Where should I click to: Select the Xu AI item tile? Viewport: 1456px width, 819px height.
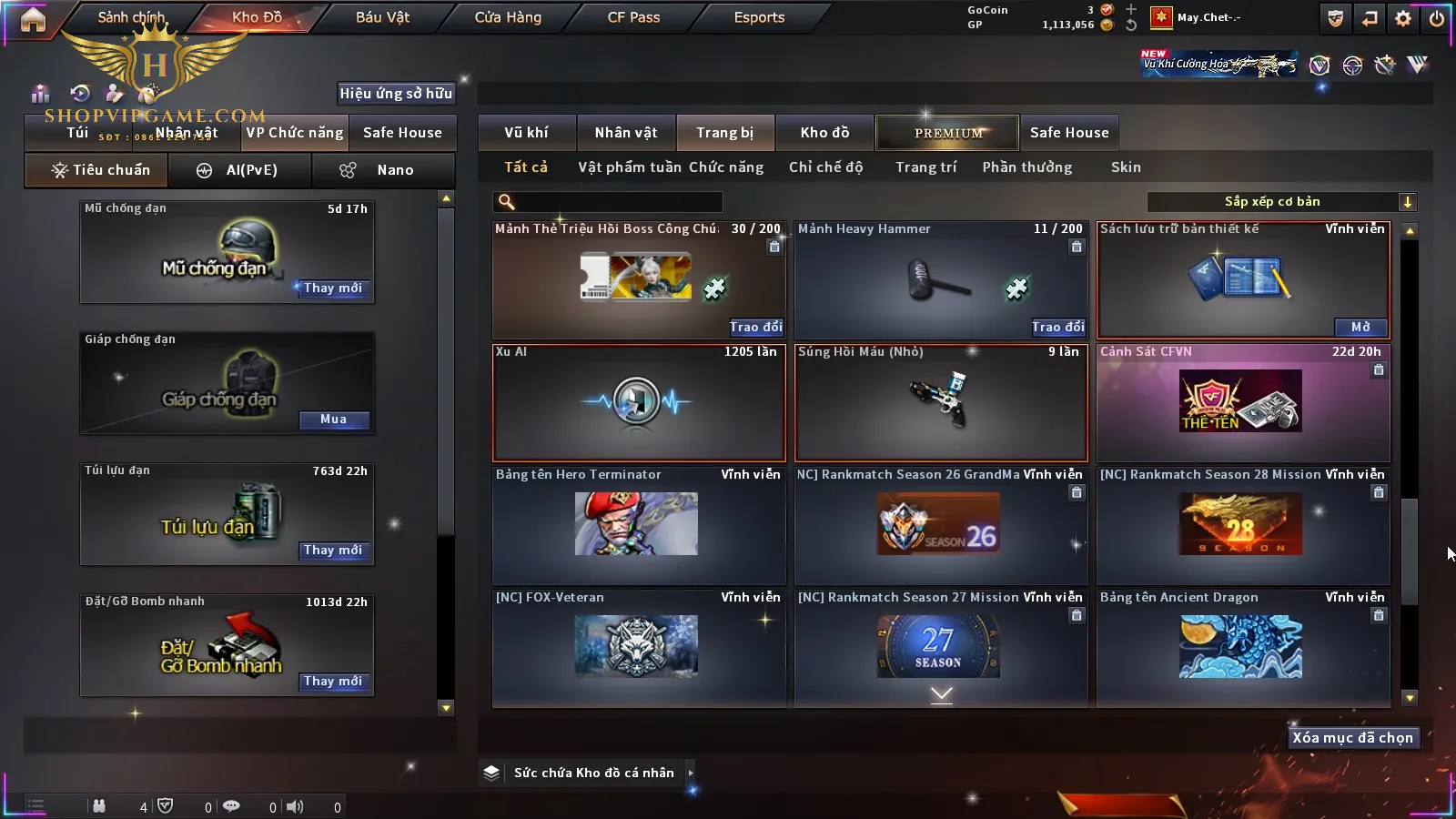click(639, 403)
